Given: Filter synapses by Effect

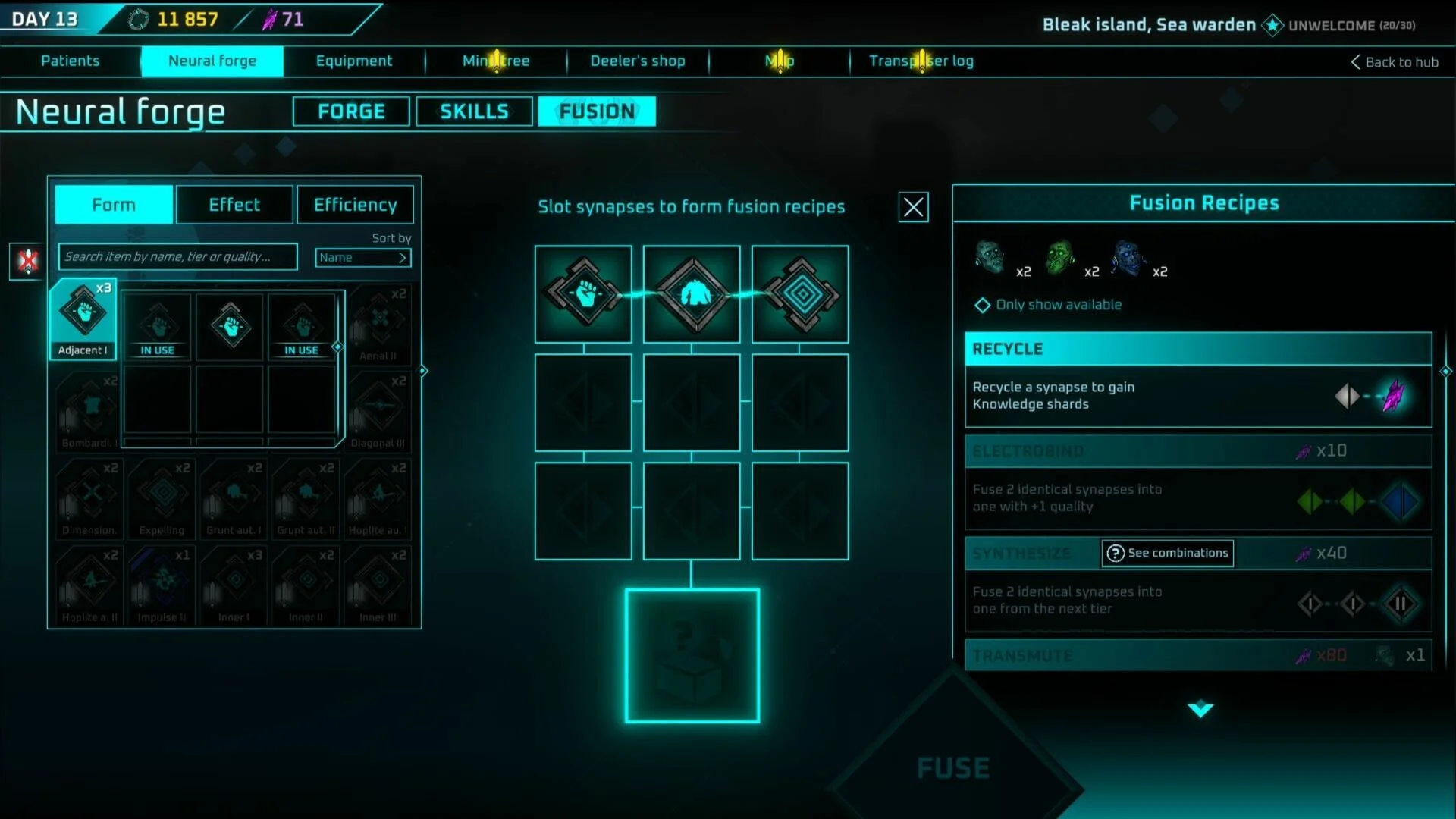Looking at the screenshot, I should pos(234,205).
